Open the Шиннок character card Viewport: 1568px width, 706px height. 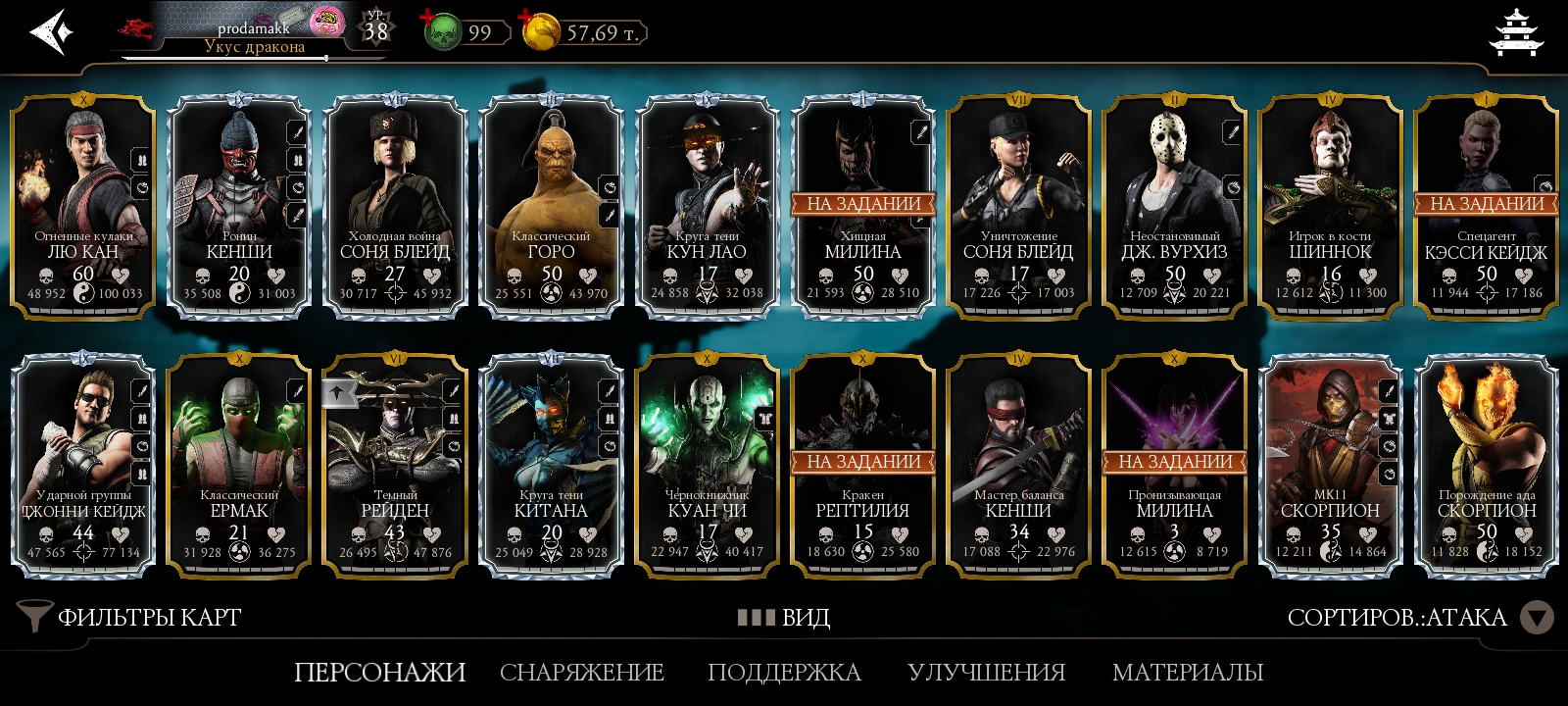tap(1330, 206)
